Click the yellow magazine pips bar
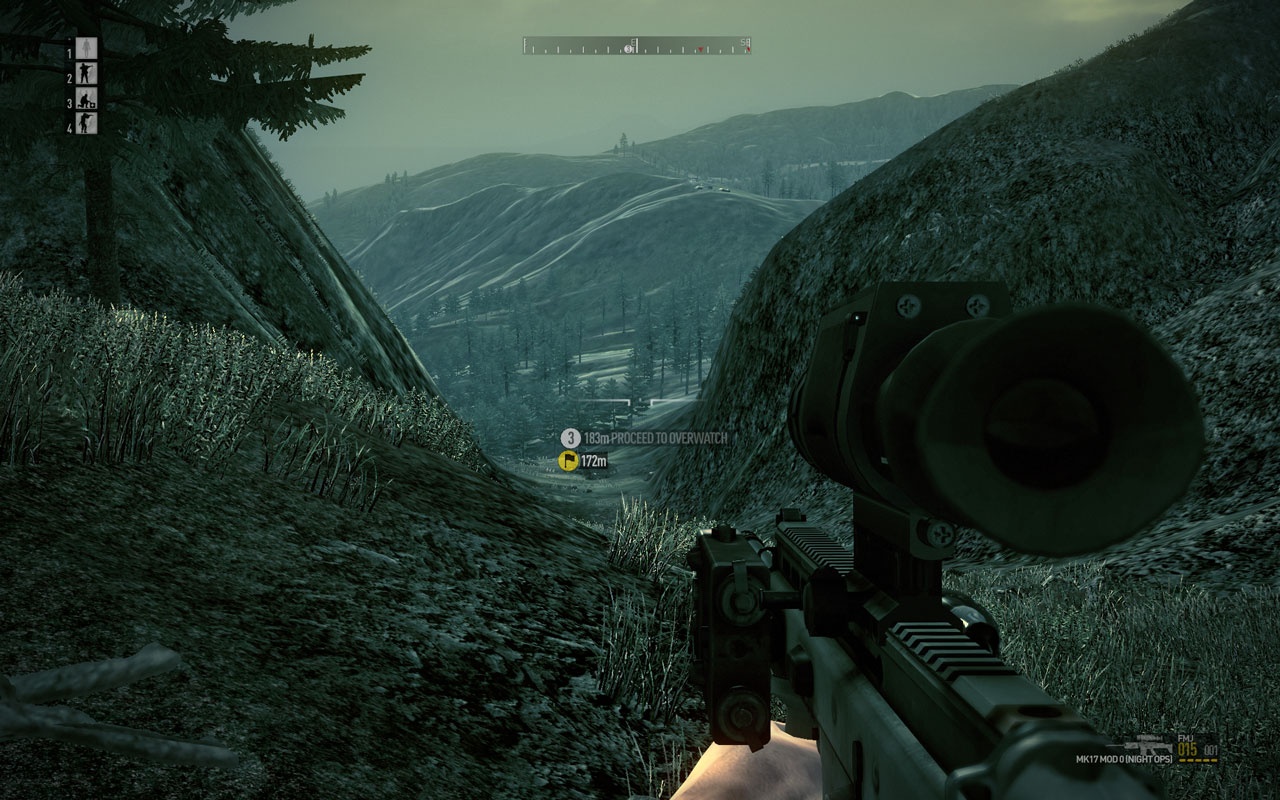 (x=1199, y=760)
